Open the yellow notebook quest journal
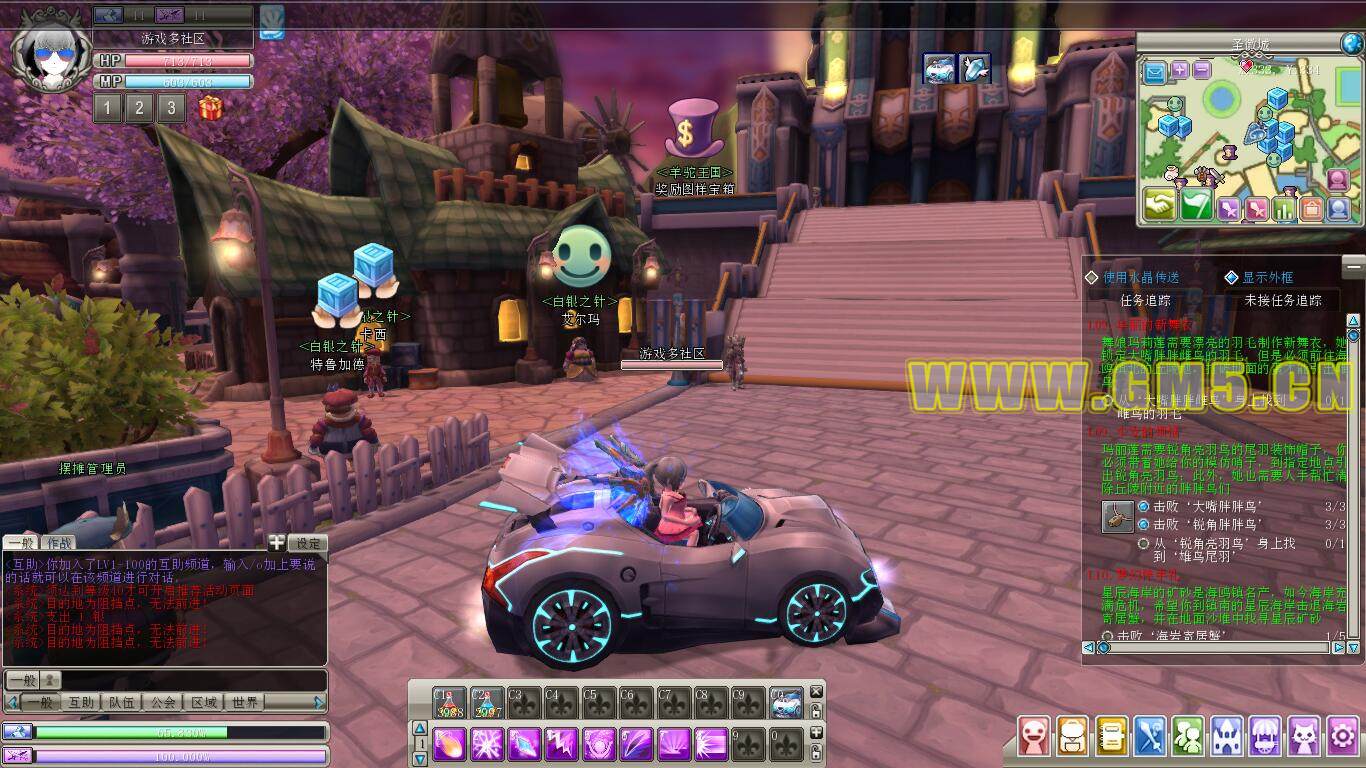This screenshot has width=1366, height=768. pyautogui.click(x=1111, y=737)
